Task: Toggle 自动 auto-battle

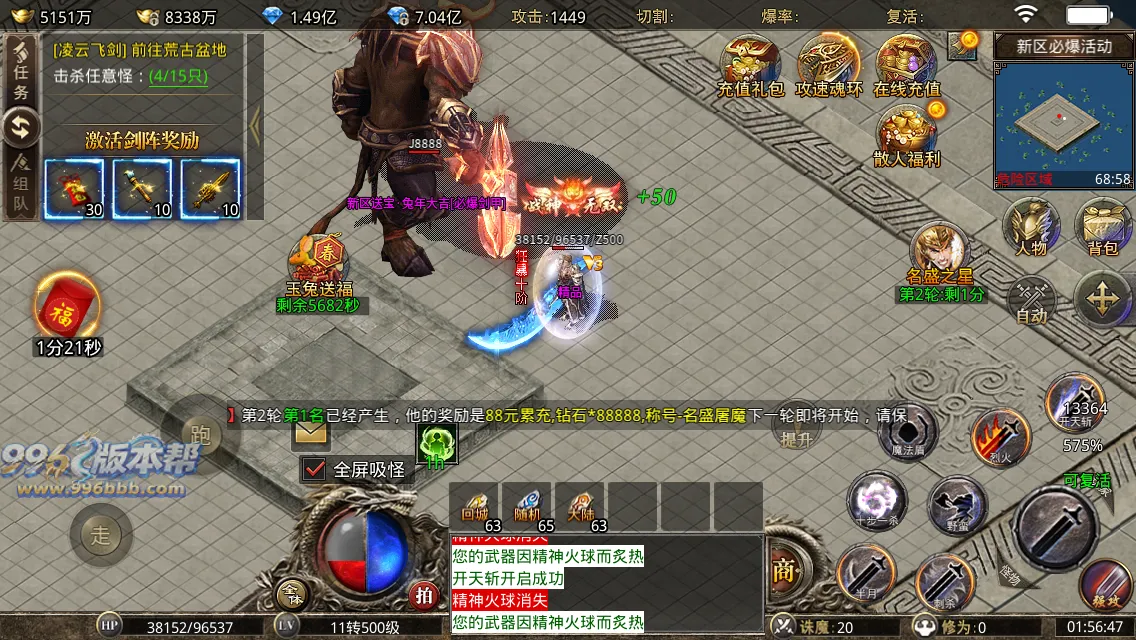Action: tap(1031, 300)
